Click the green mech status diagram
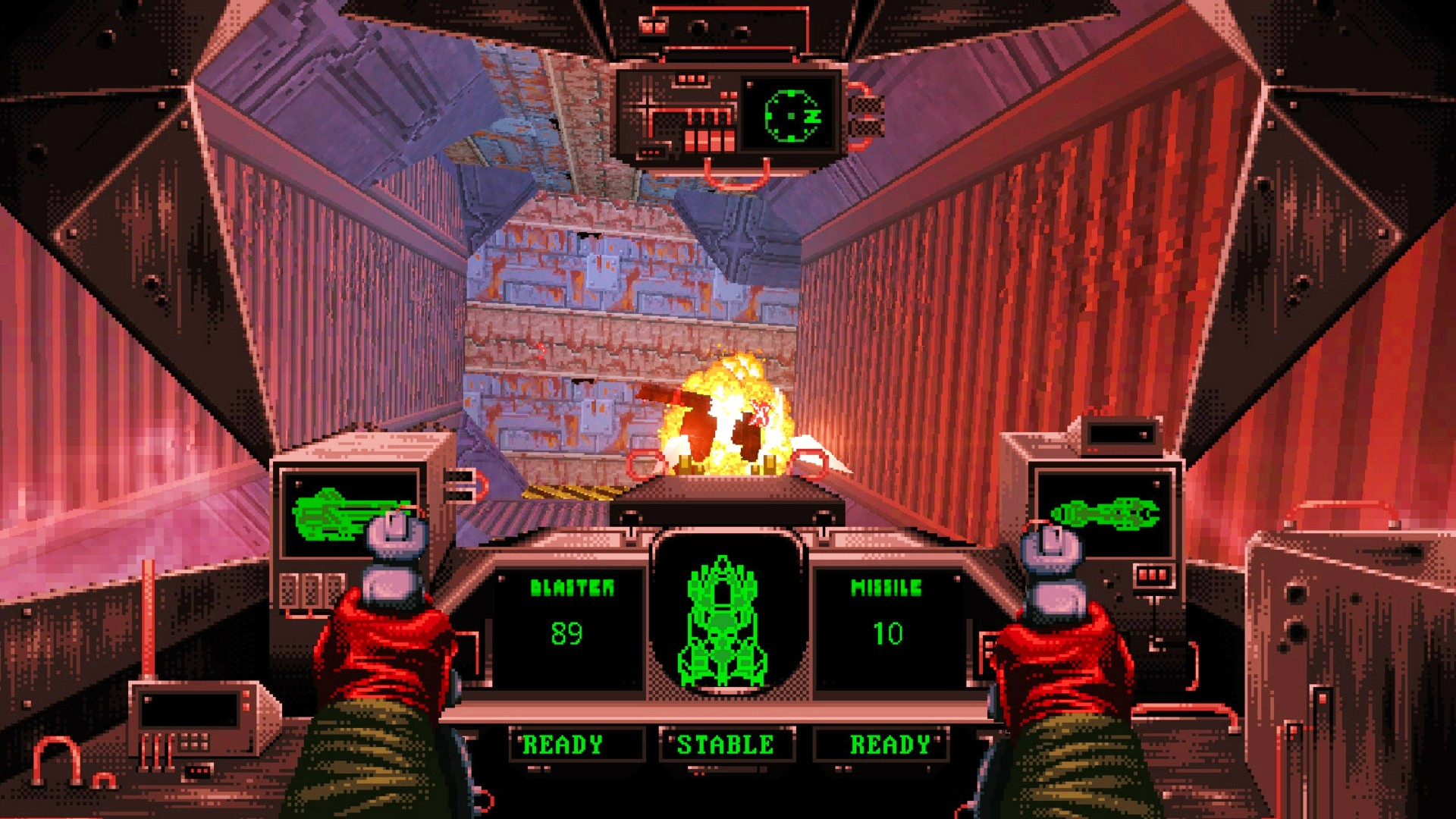1456x819 pixels. point(723,622)
